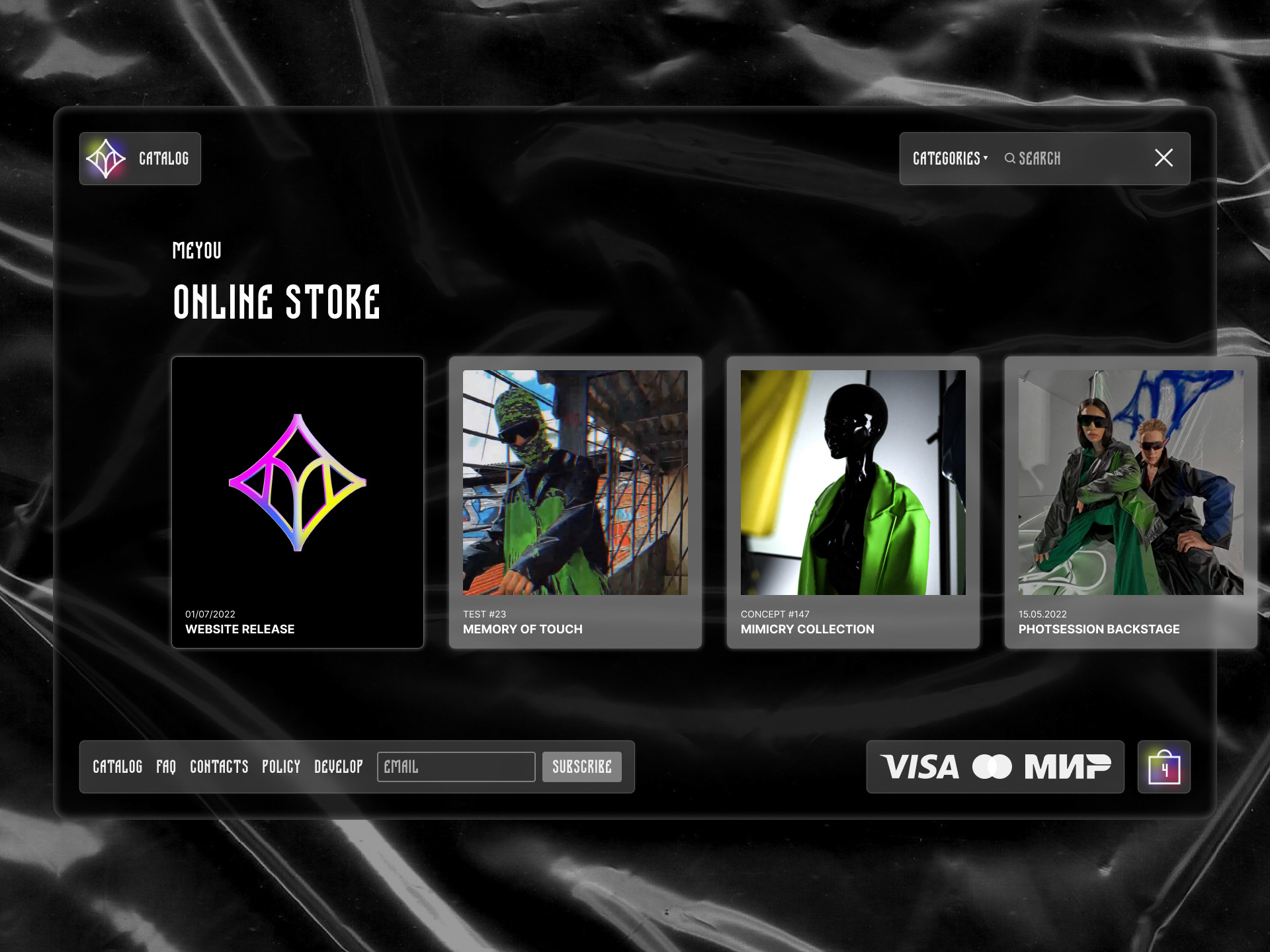
Task: Click the Subscribe button
Action: (582, 767)
